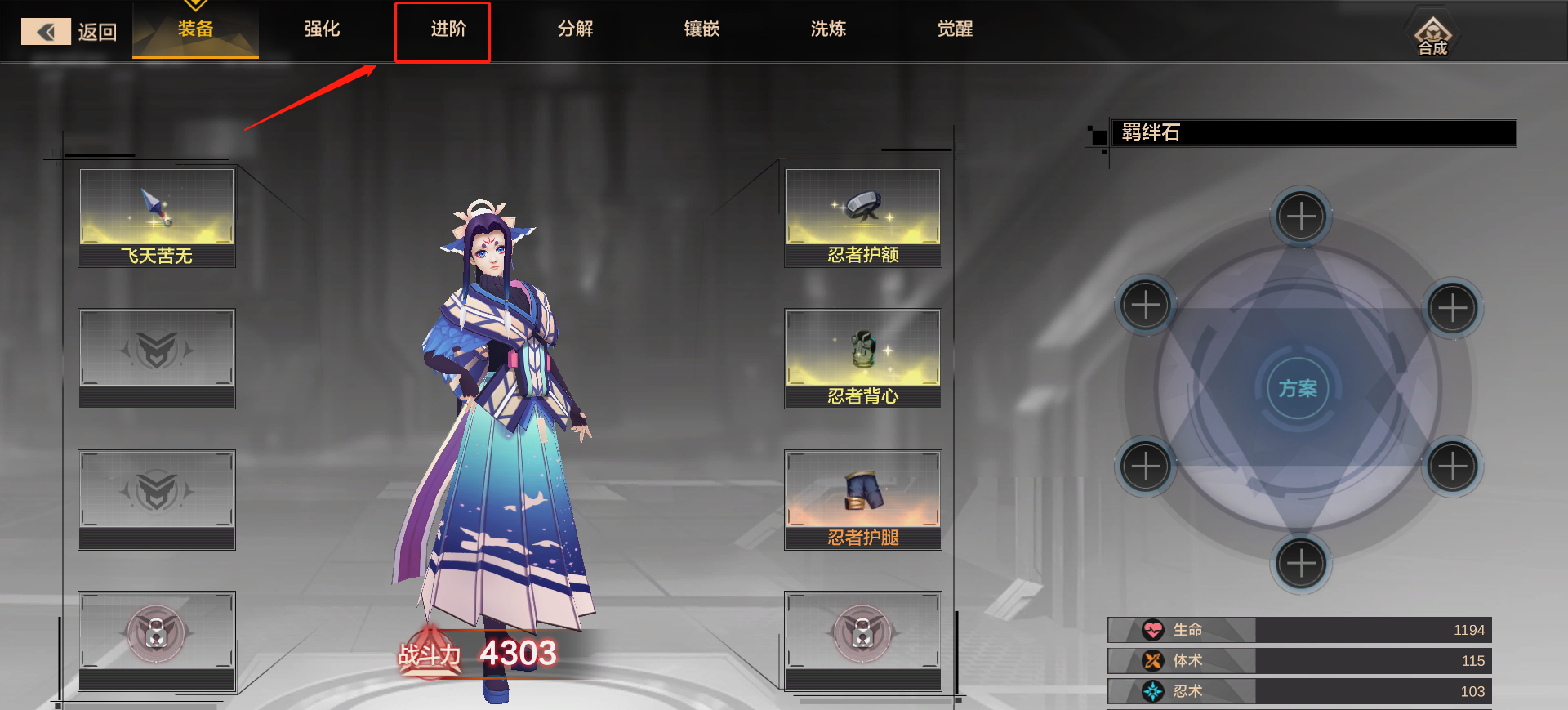Viewport: 1568px width, 710px height.
Task: Choose the 忍者背心 vest slot
Action: point(863,359)
